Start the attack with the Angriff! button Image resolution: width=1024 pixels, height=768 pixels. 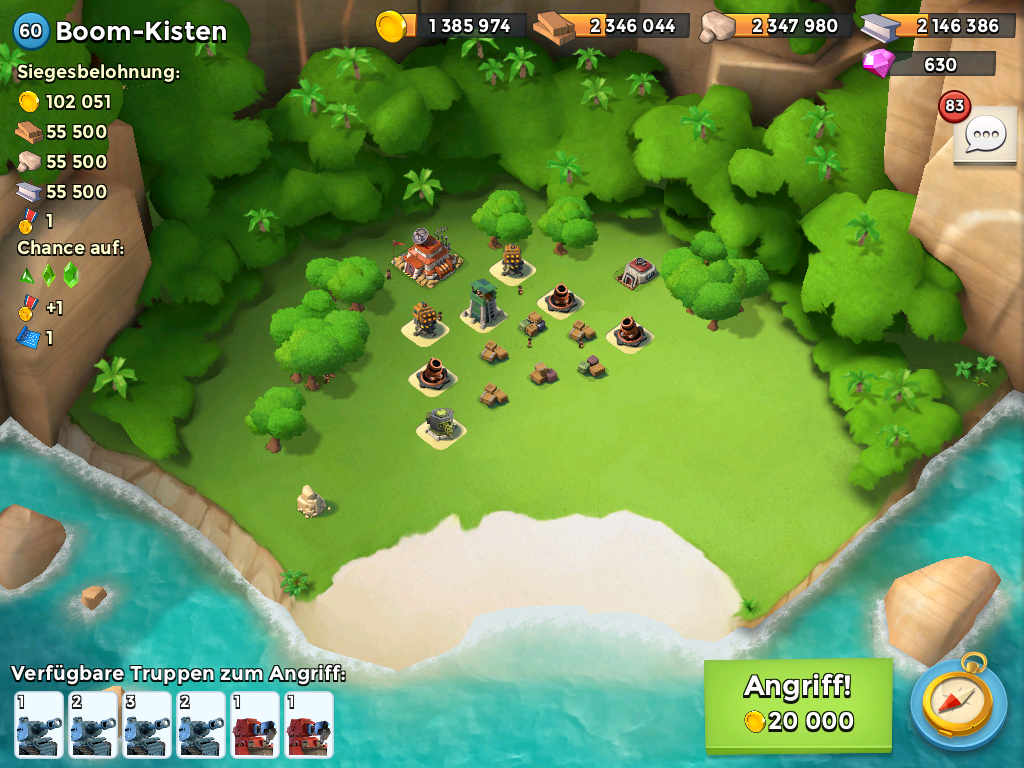pyautogui.click(x=797, y=704)
